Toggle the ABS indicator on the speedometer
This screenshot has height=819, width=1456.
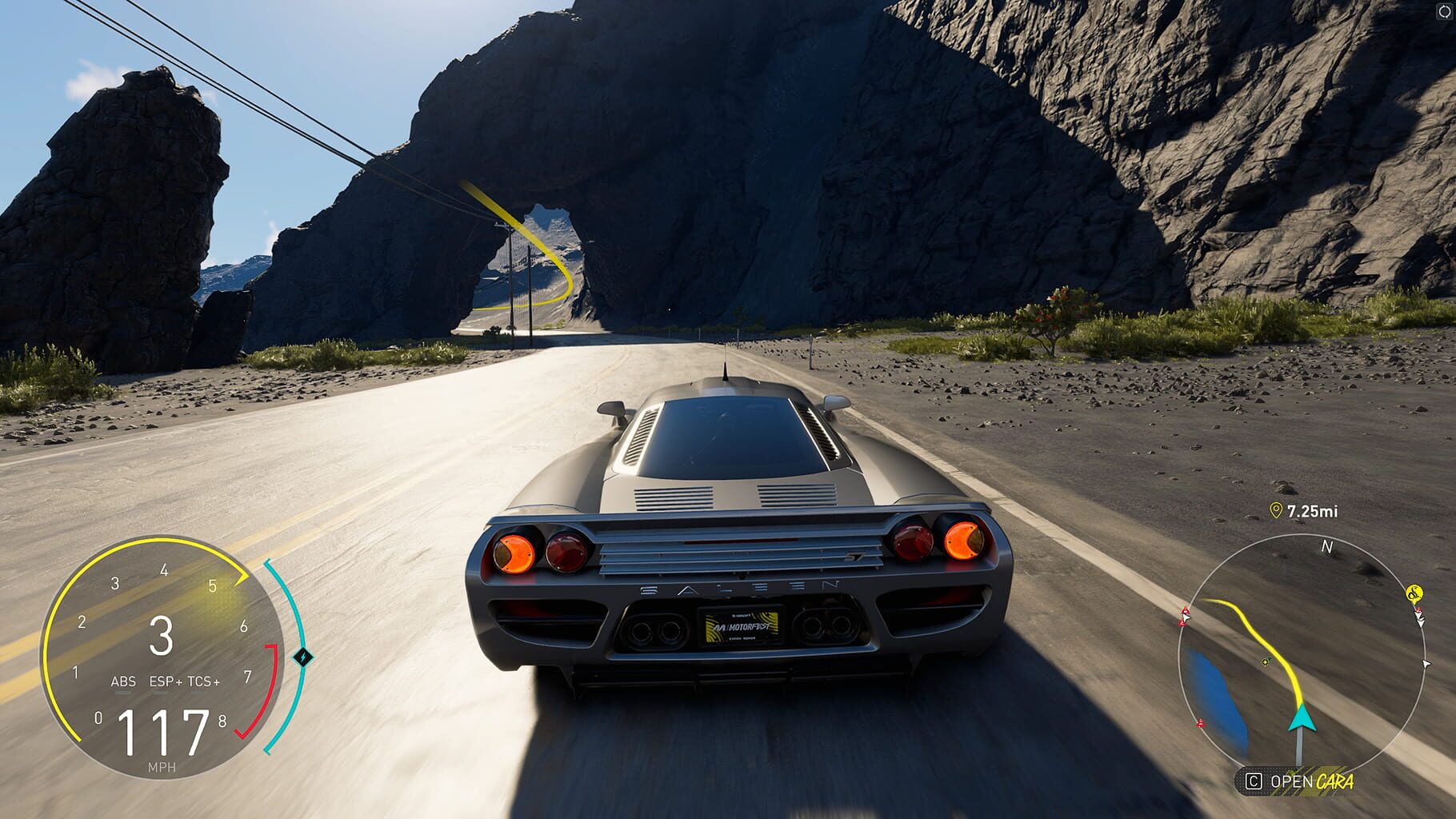[x=123, y=681]
